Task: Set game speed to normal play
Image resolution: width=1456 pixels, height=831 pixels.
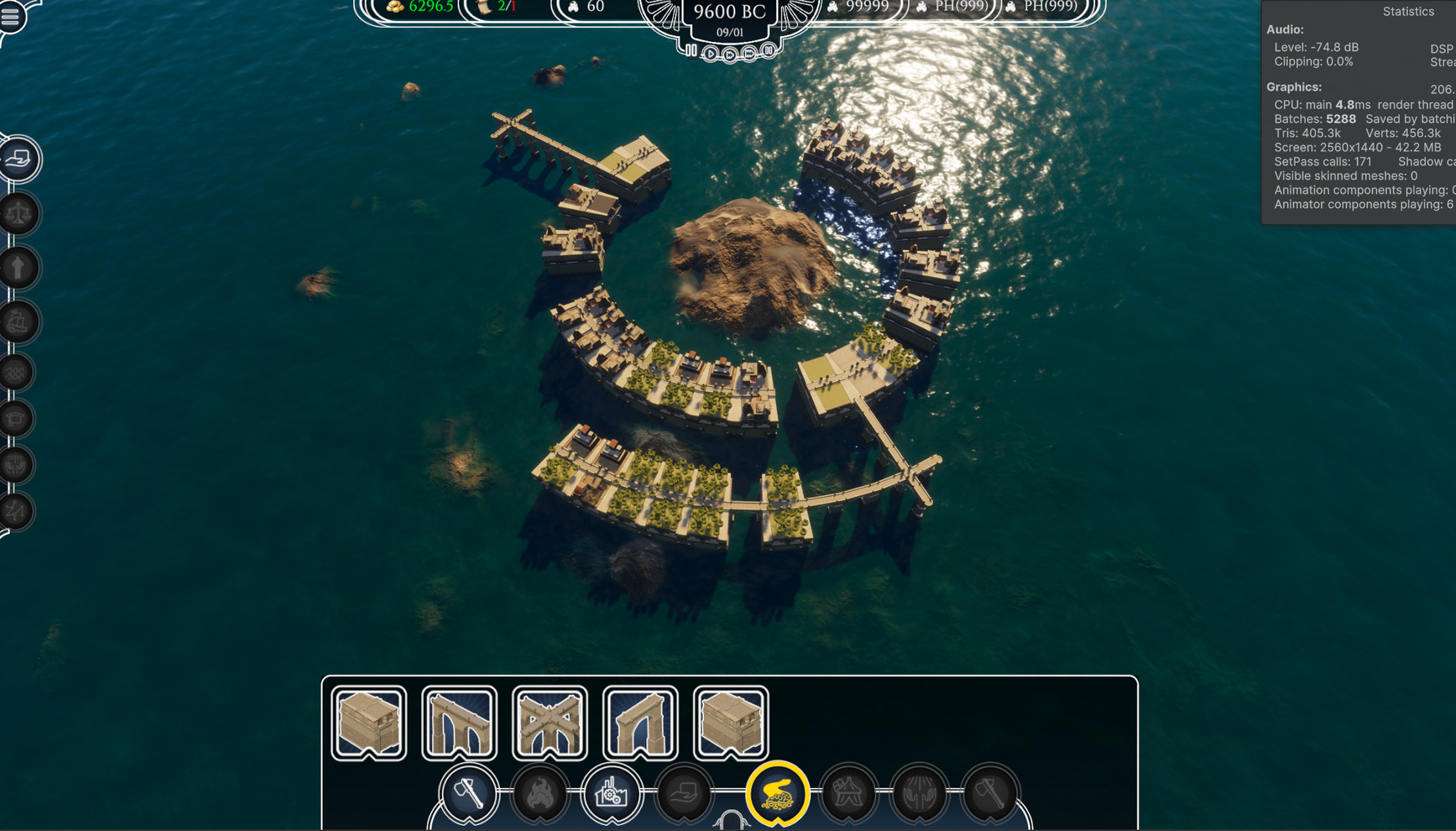Action: tap(710, 54)
